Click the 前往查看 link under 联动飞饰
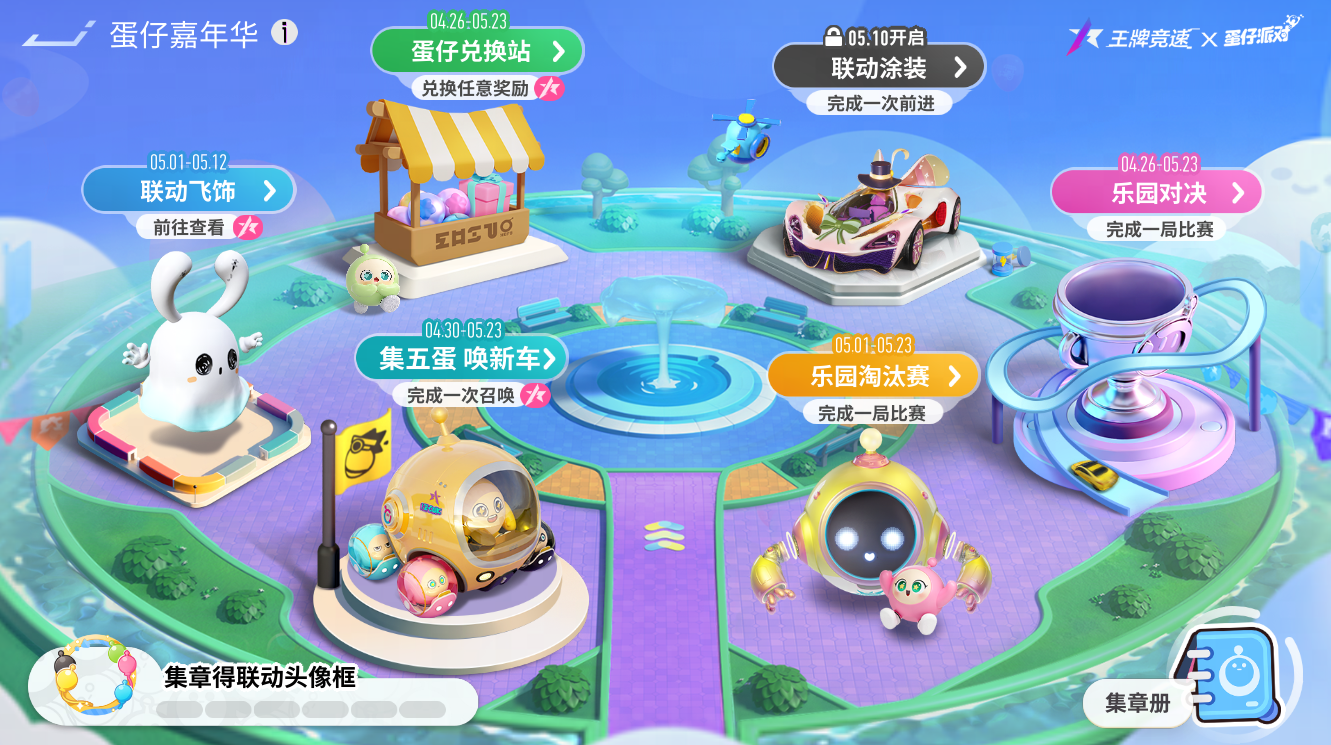1331x745 pixels. click(189, 228)
